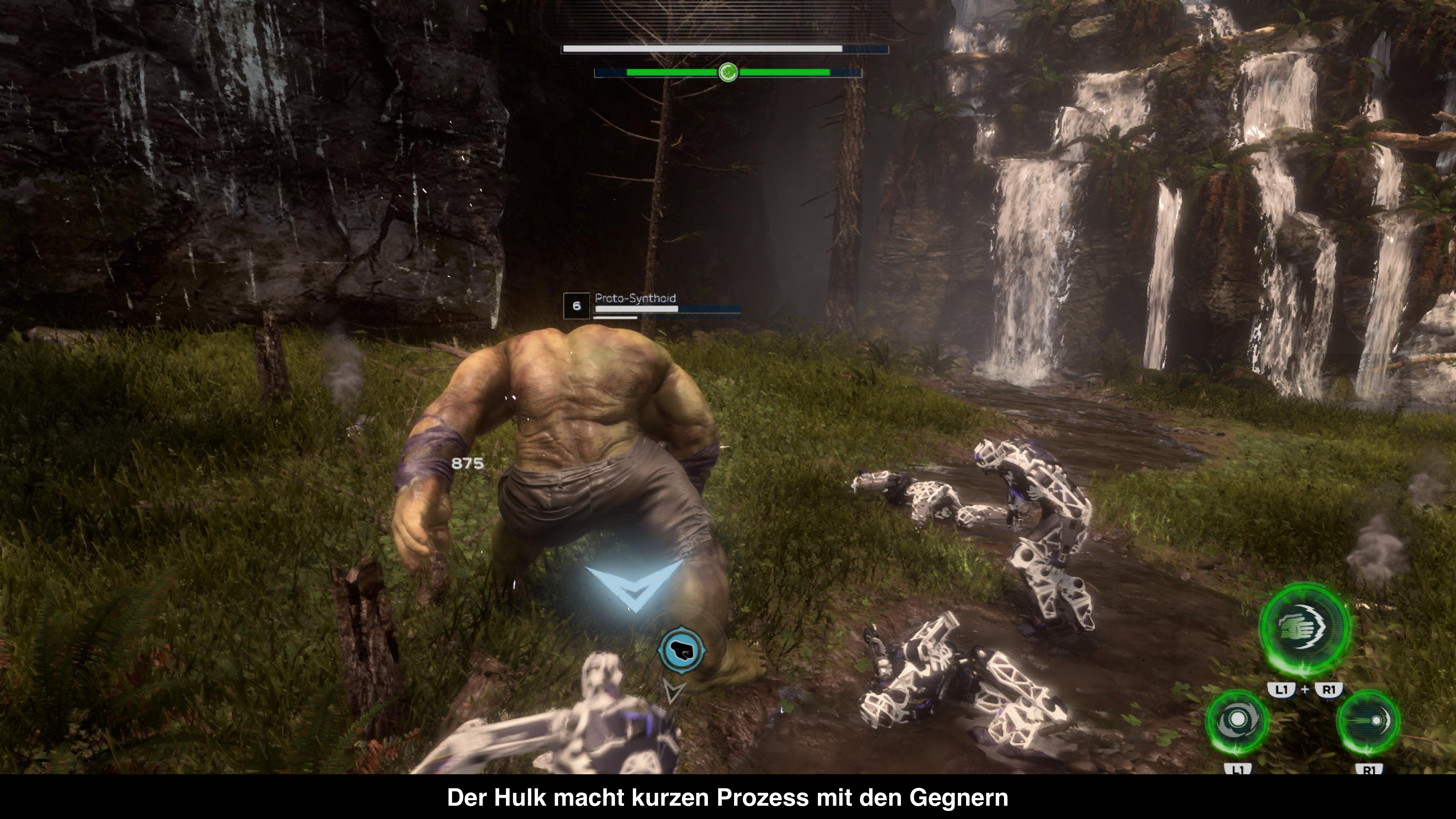Select the round green Hulk emblem
1456x819 pixels.
click(x=728, y=72)
